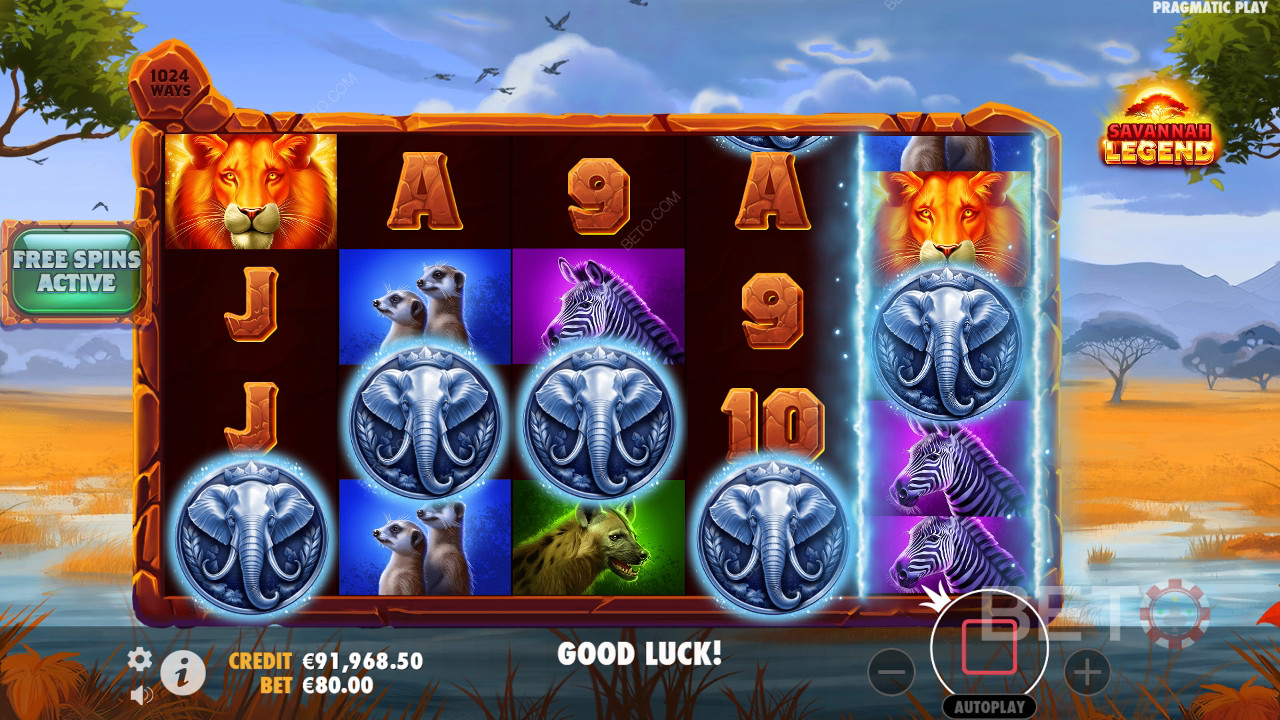Toggle the sound speaker icon
Viewport: 1280px width, 720px height.
click(141, 693)
